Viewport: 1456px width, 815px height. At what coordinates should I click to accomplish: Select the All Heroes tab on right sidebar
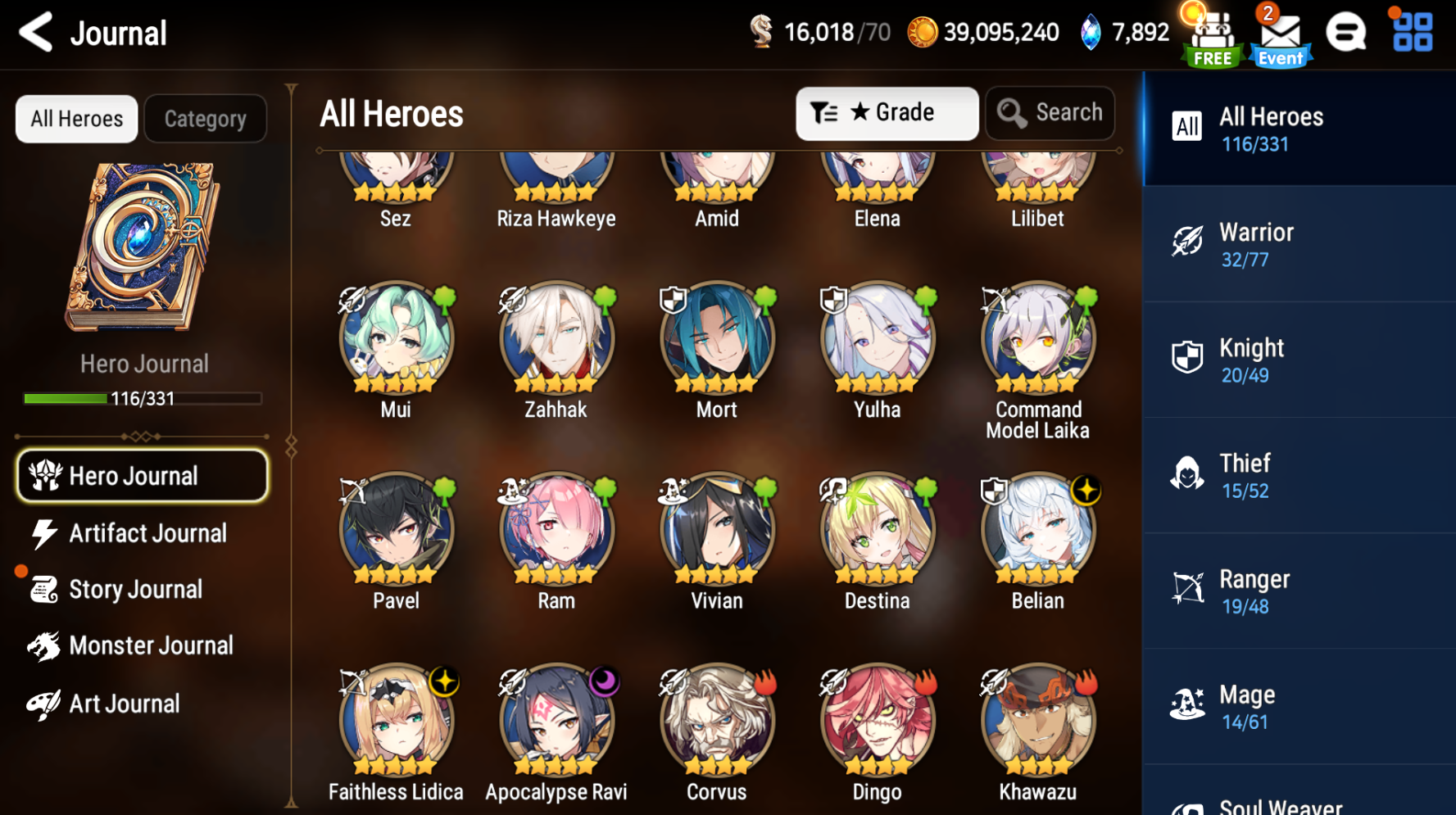(x=1299, y=129)
